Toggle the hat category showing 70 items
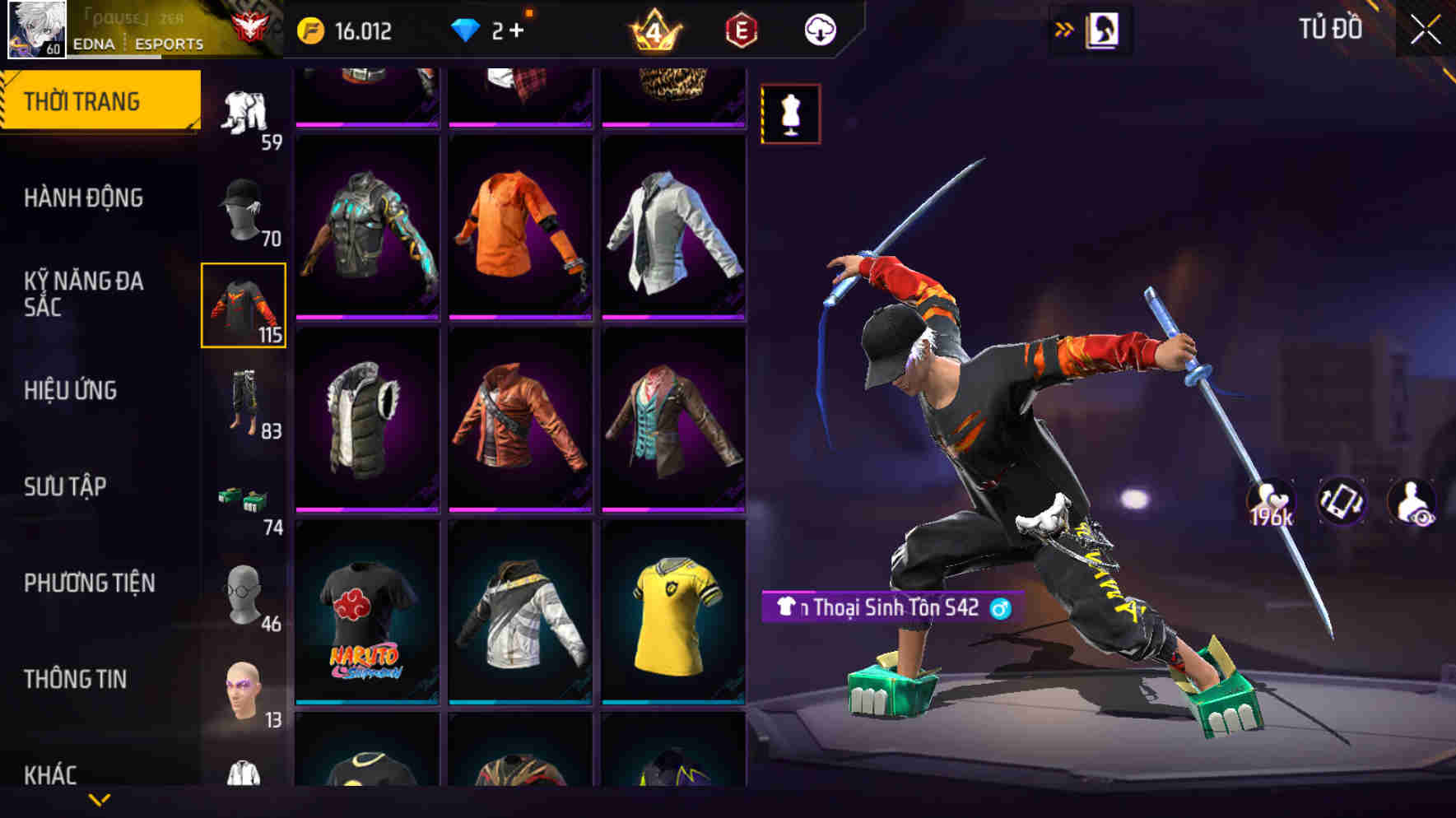The image size is (1456, 818). pos(244,208)
